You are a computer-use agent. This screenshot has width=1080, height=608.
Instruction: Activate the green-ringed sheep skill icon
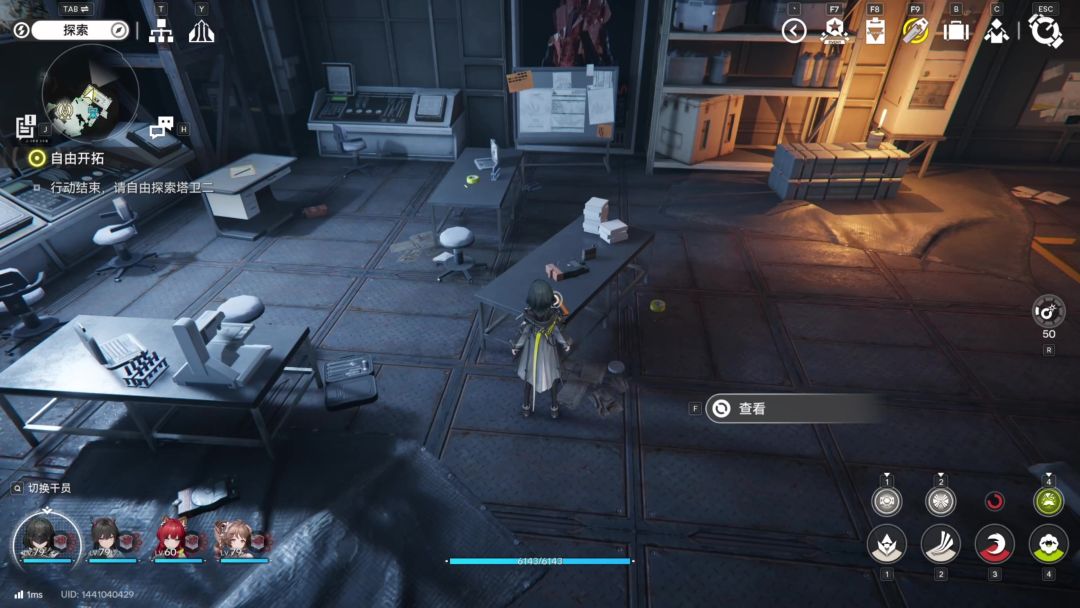coord(1048,544)
